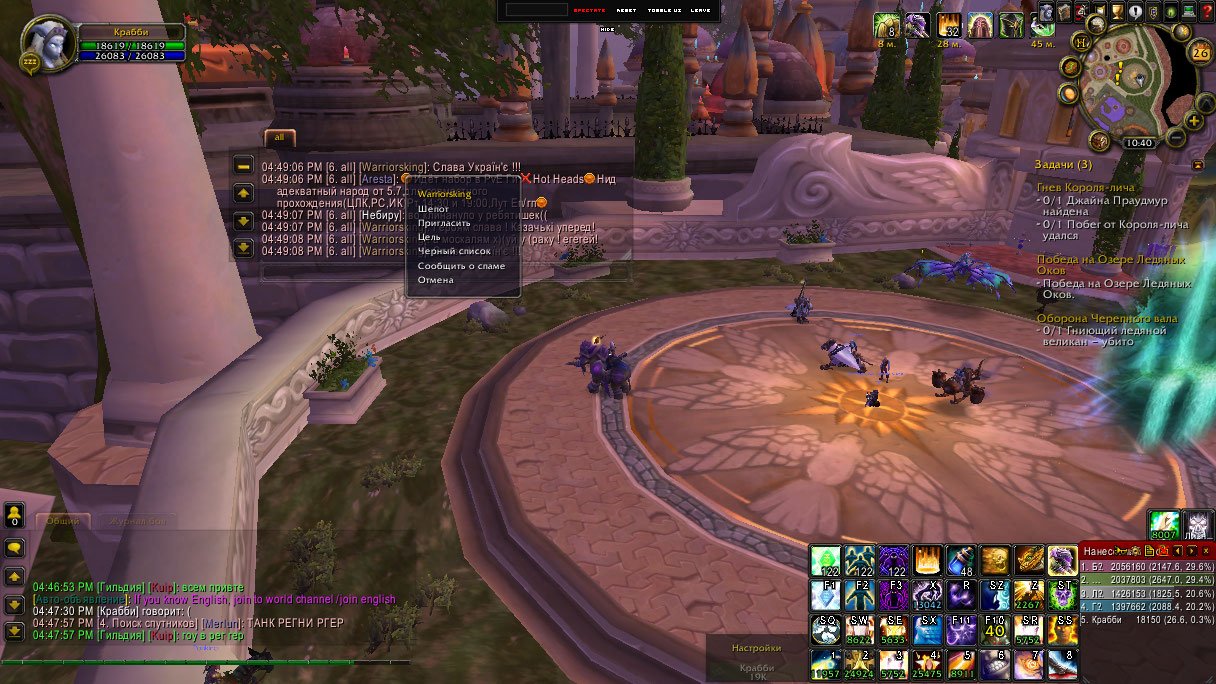Cast the green skull ability labeled ST
This screenshot has width=1216, height=684.
coord(1062,595)
